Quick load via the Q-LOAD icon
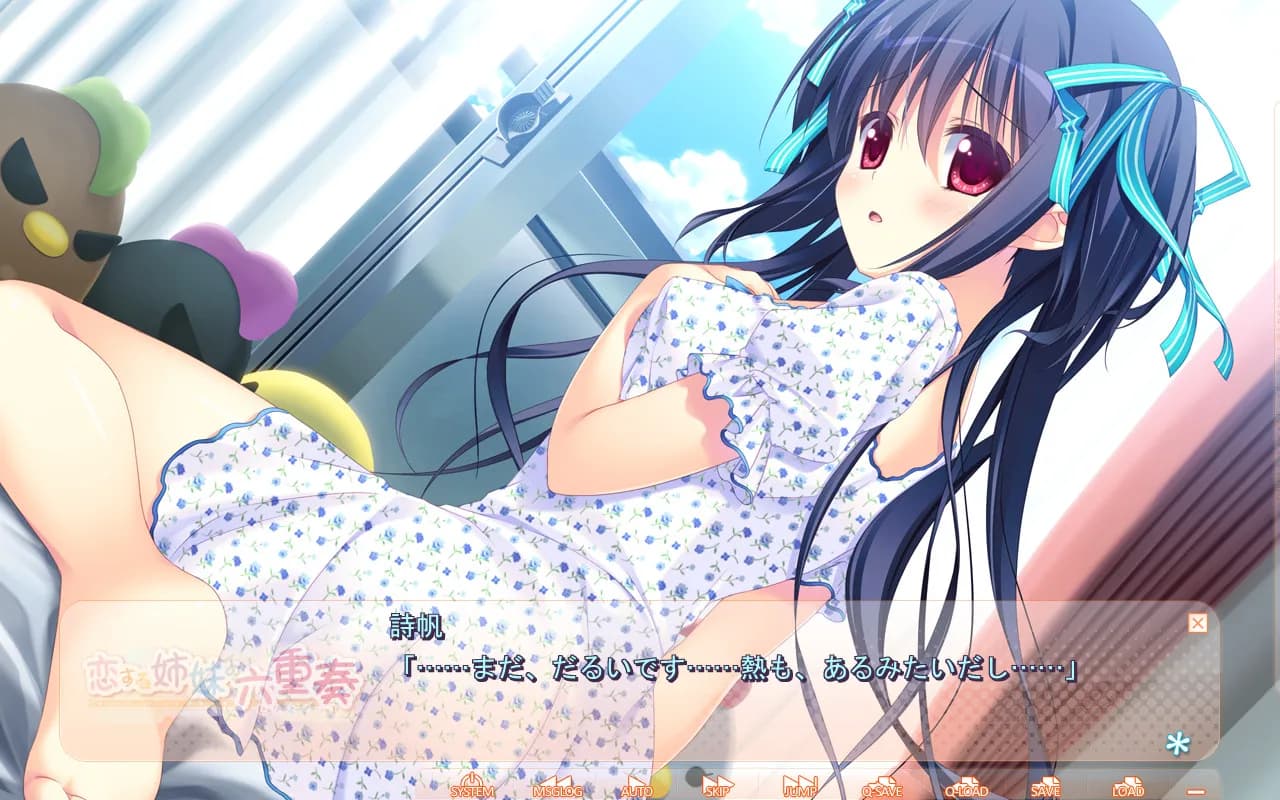The height and width of the screenshot is (800, 1280). point(965,788)
